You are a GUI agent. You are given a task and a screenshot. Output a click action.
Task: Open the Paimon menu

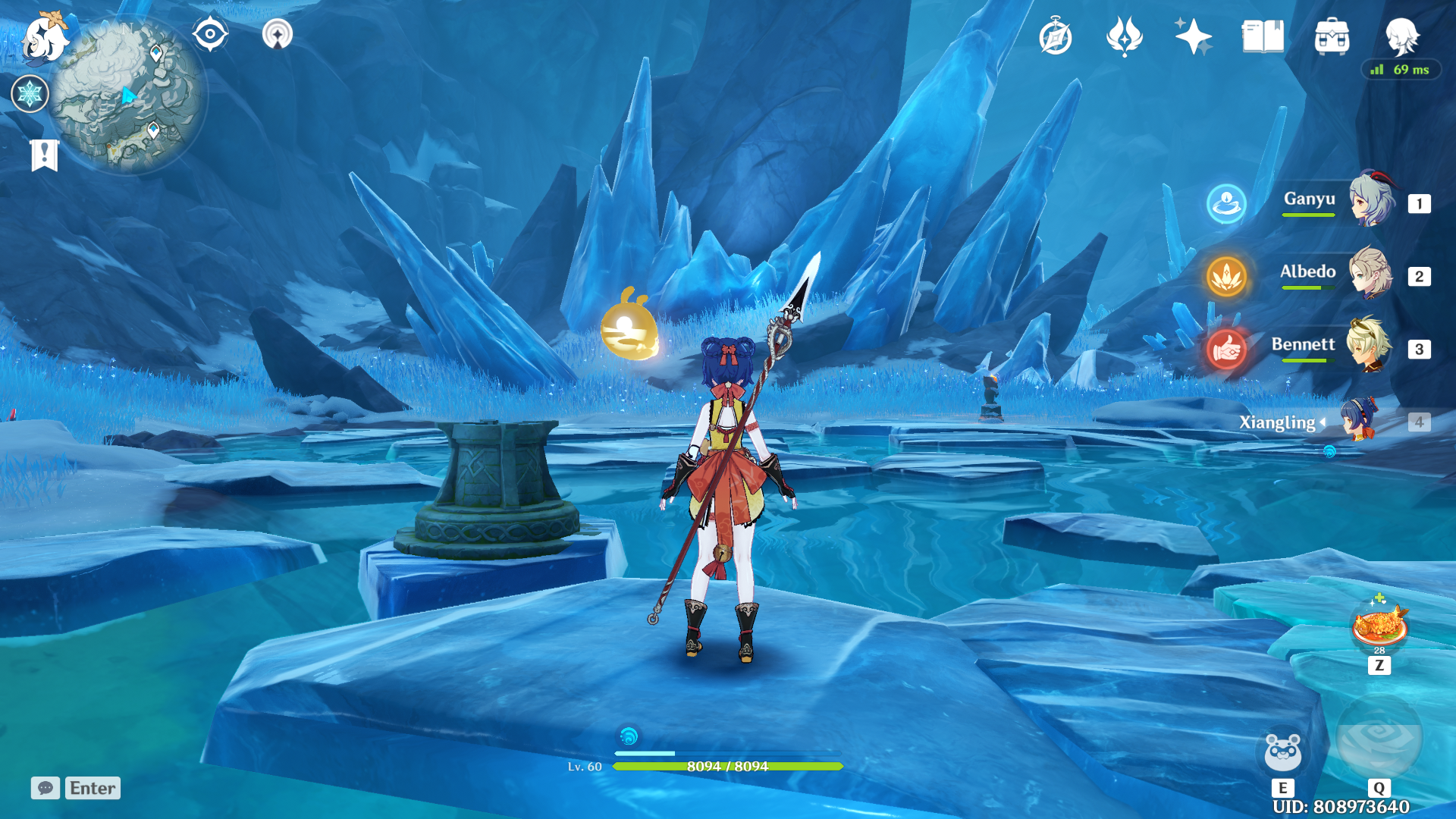point(44,38)
